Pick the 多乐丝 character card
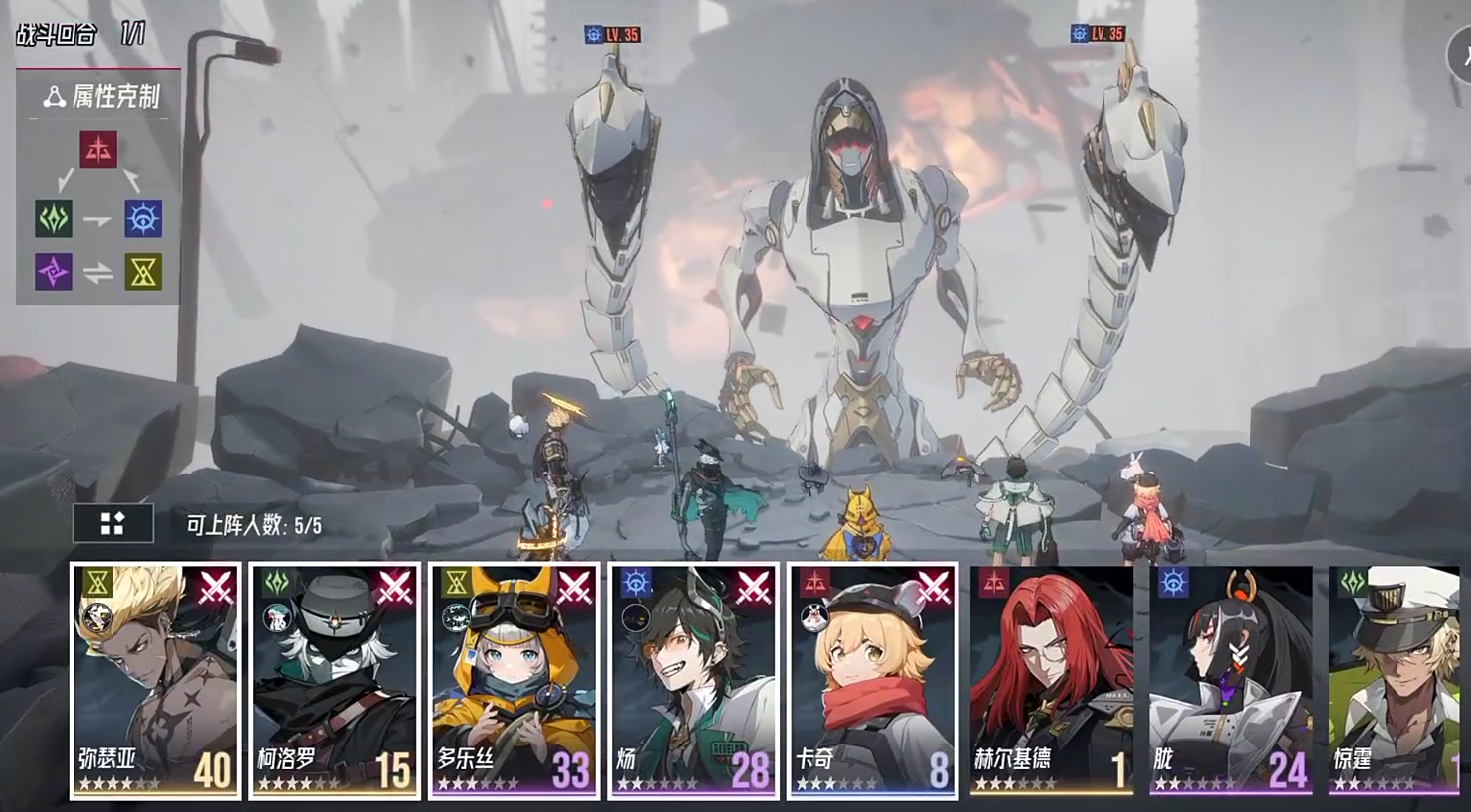This screenshot has height=812, width=1471. coord(514,680)
